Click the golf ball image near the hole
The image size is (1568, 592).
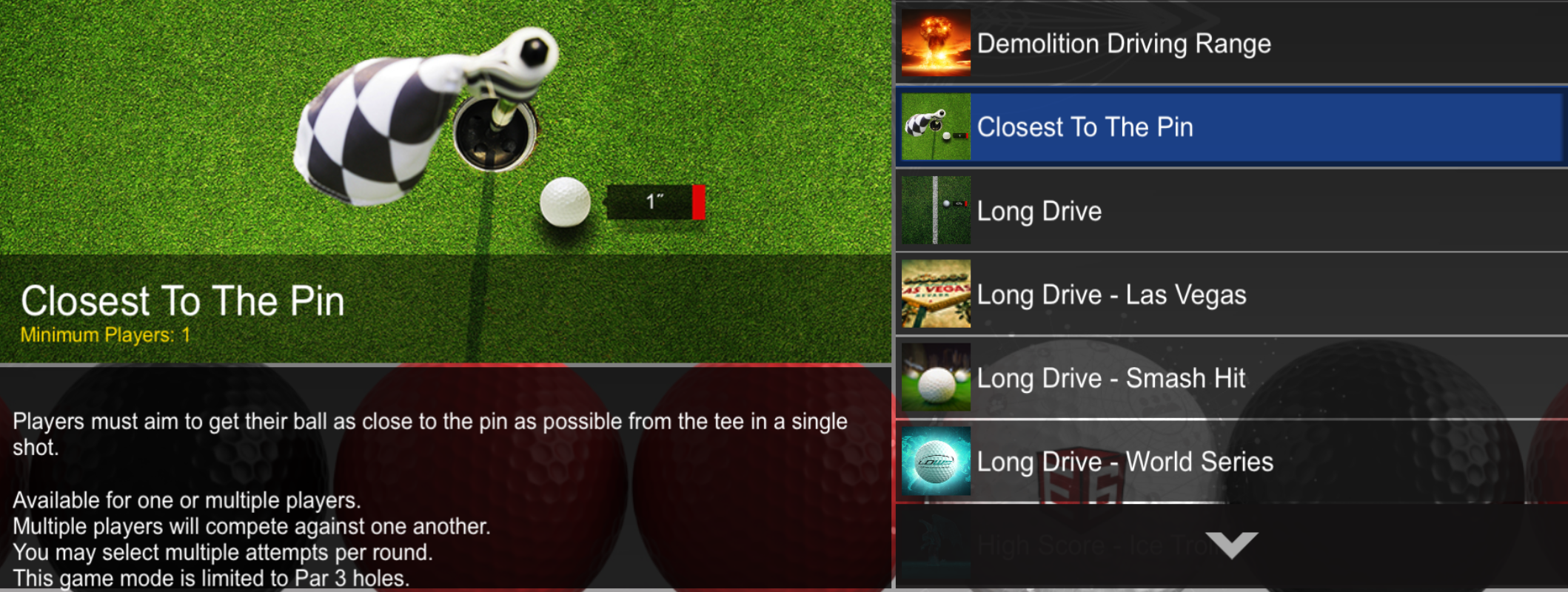click(x=566, y=201)
